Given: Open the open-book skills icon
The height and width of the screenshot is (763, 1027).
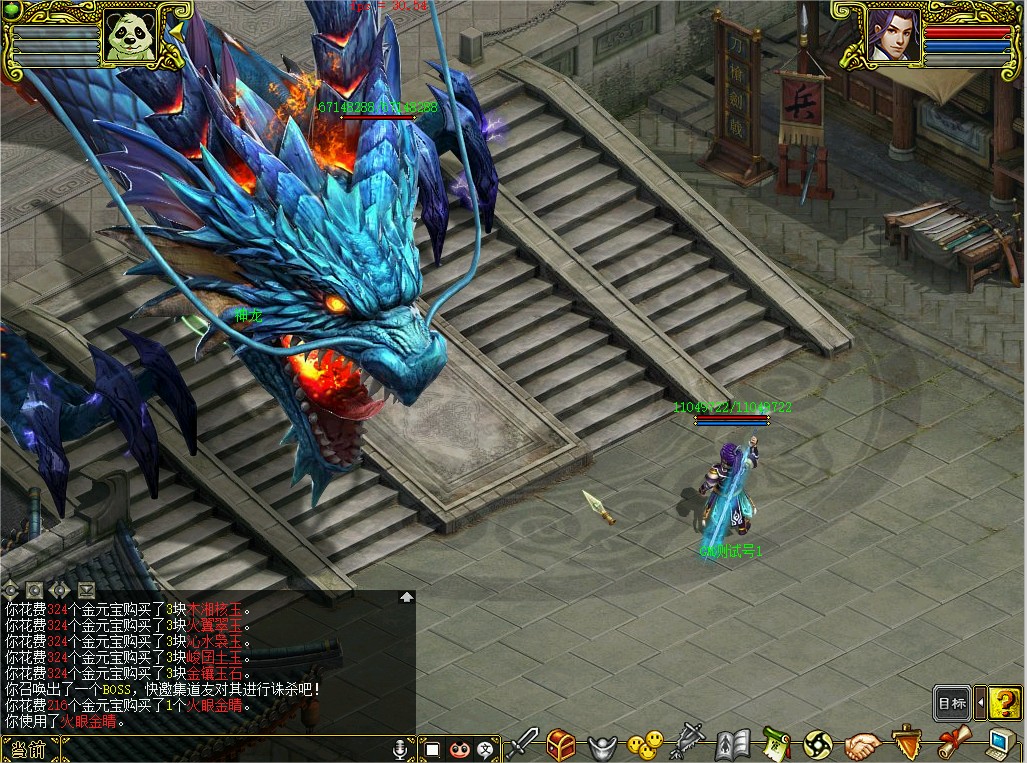Looking at the screenshot, I should [x=732, y=745].
